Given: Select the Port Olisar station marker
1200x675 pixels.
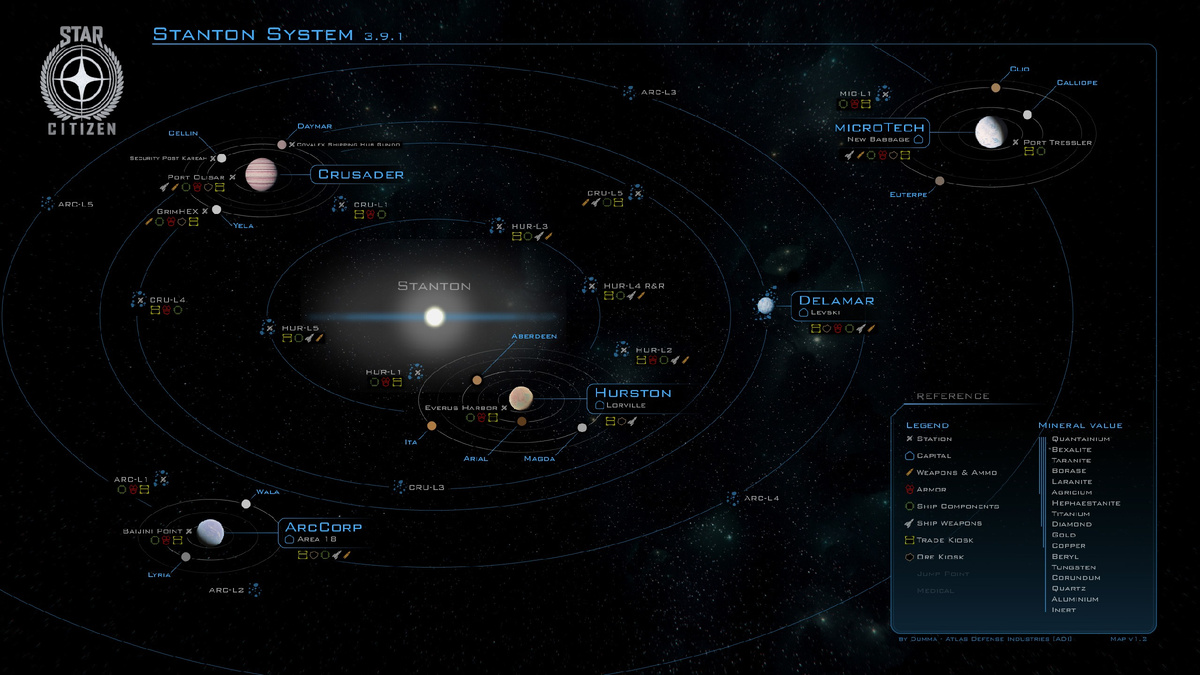Looking at the screenshot, I should pos(231,177).
